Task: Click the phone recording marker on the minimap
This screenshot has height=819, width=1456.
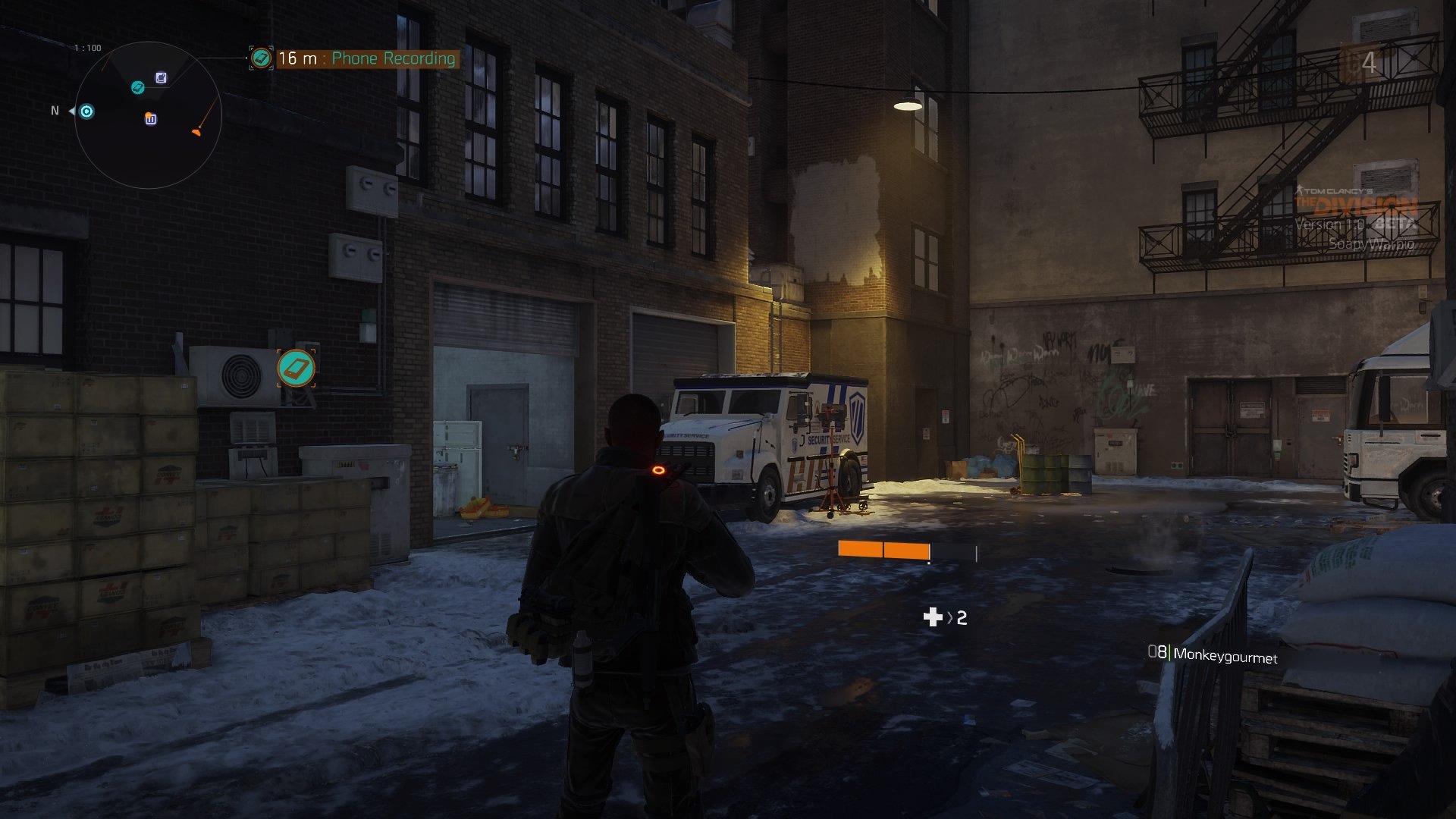Action: (x=137, y=88)
